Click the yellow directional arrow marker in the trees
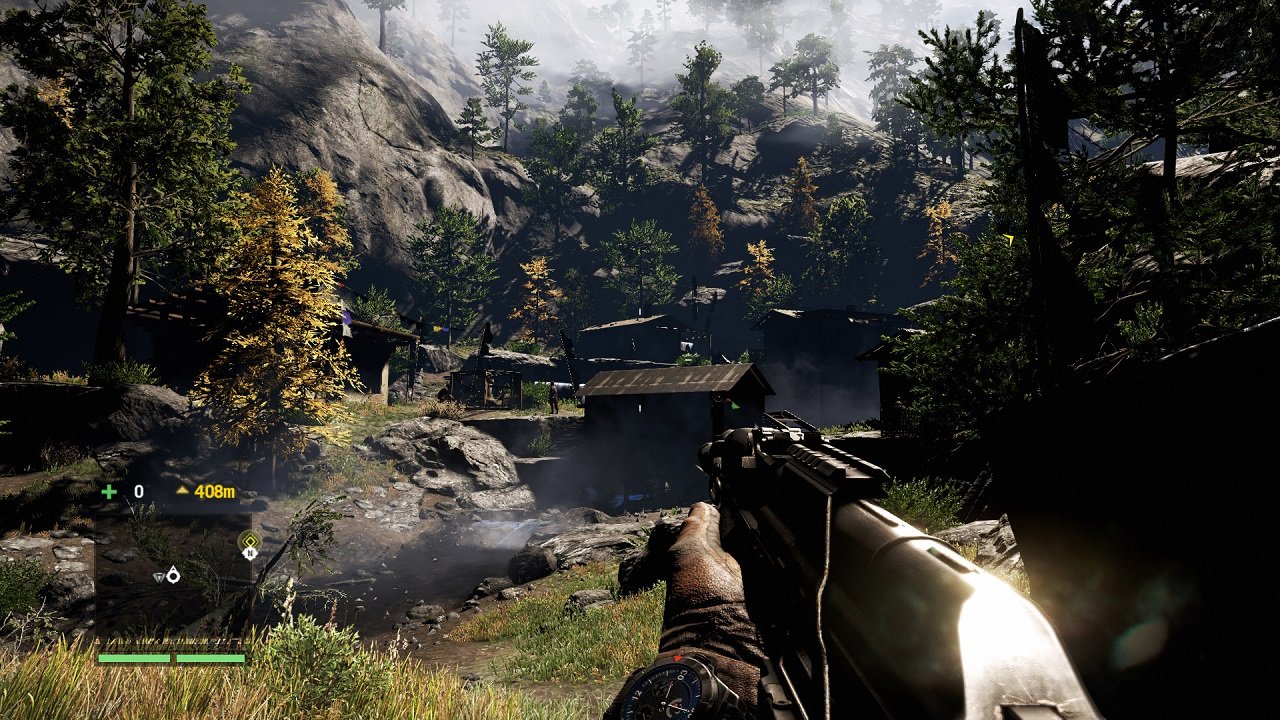The image size is (1280, 720). tap(1009, 239)
